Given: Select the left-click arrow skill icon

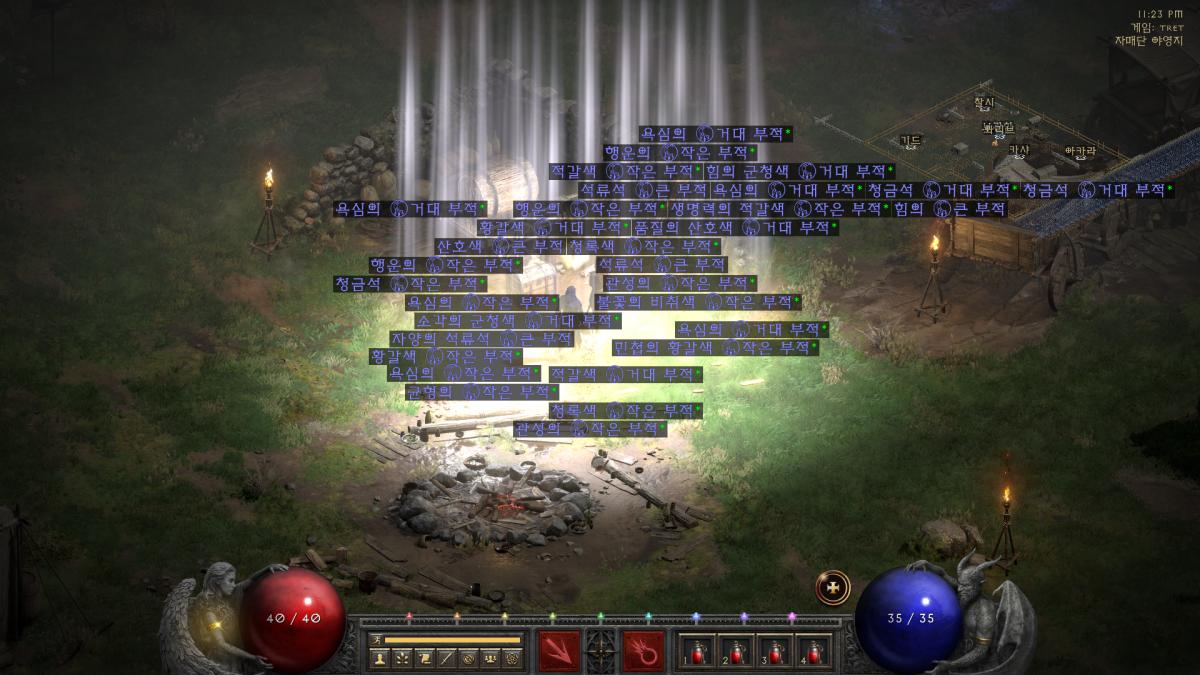Looking at the screenshot, I should [x=558, y=650].
